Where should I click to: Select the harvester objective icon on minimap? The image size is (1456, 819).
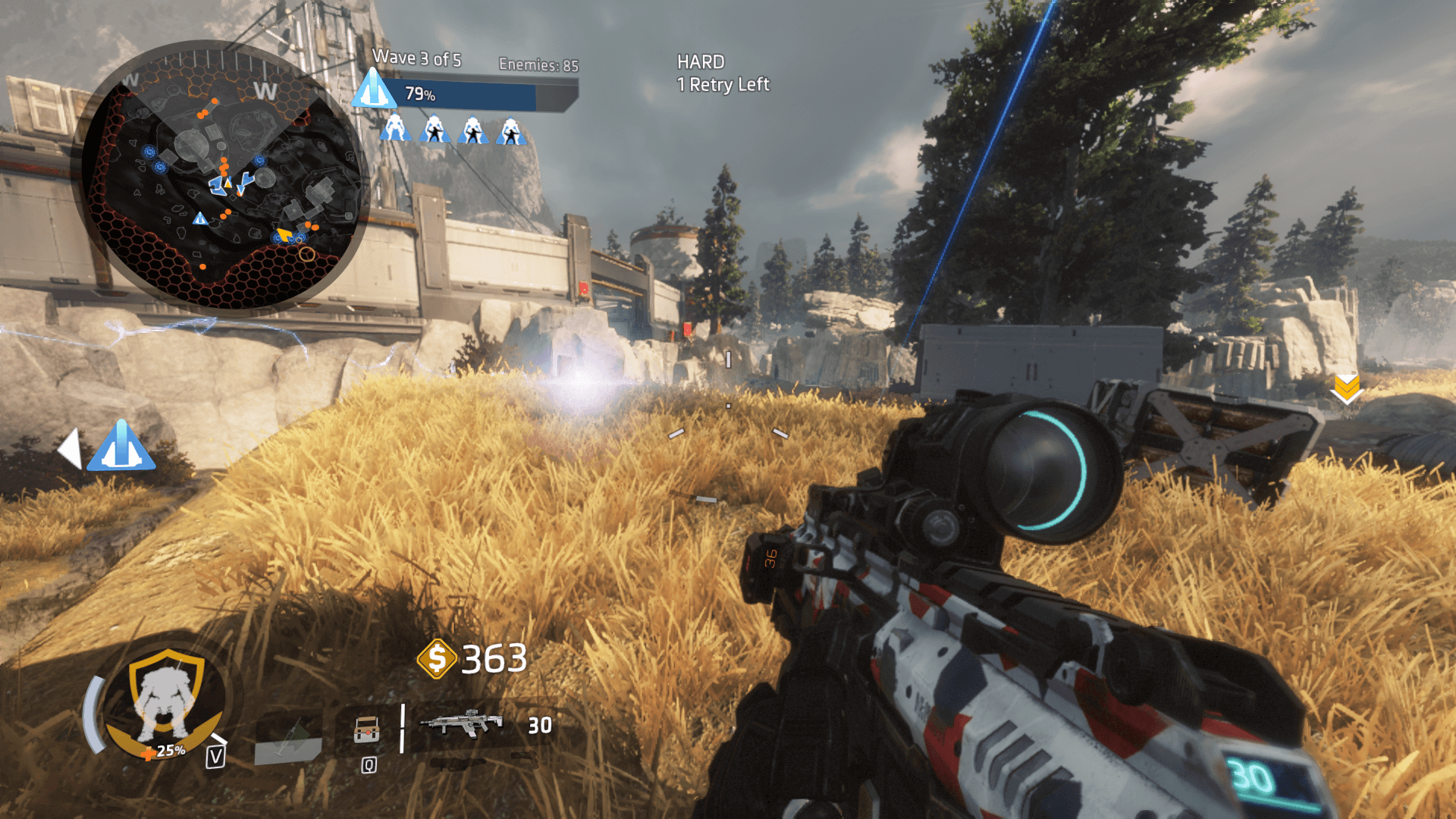click(x=199, y=218)
